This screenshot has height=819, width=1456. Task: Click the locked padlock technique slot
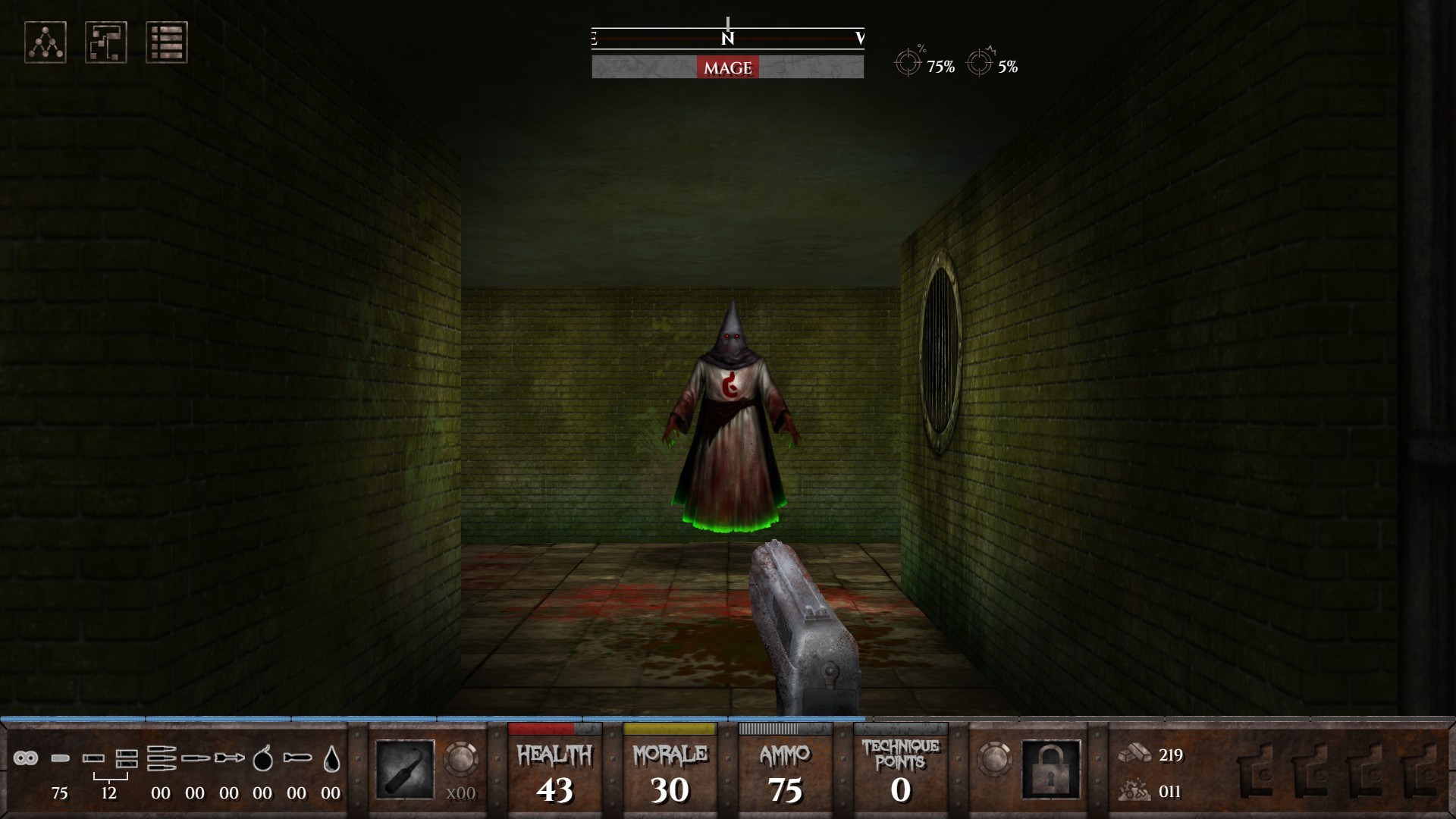(x=1051, y=770)
